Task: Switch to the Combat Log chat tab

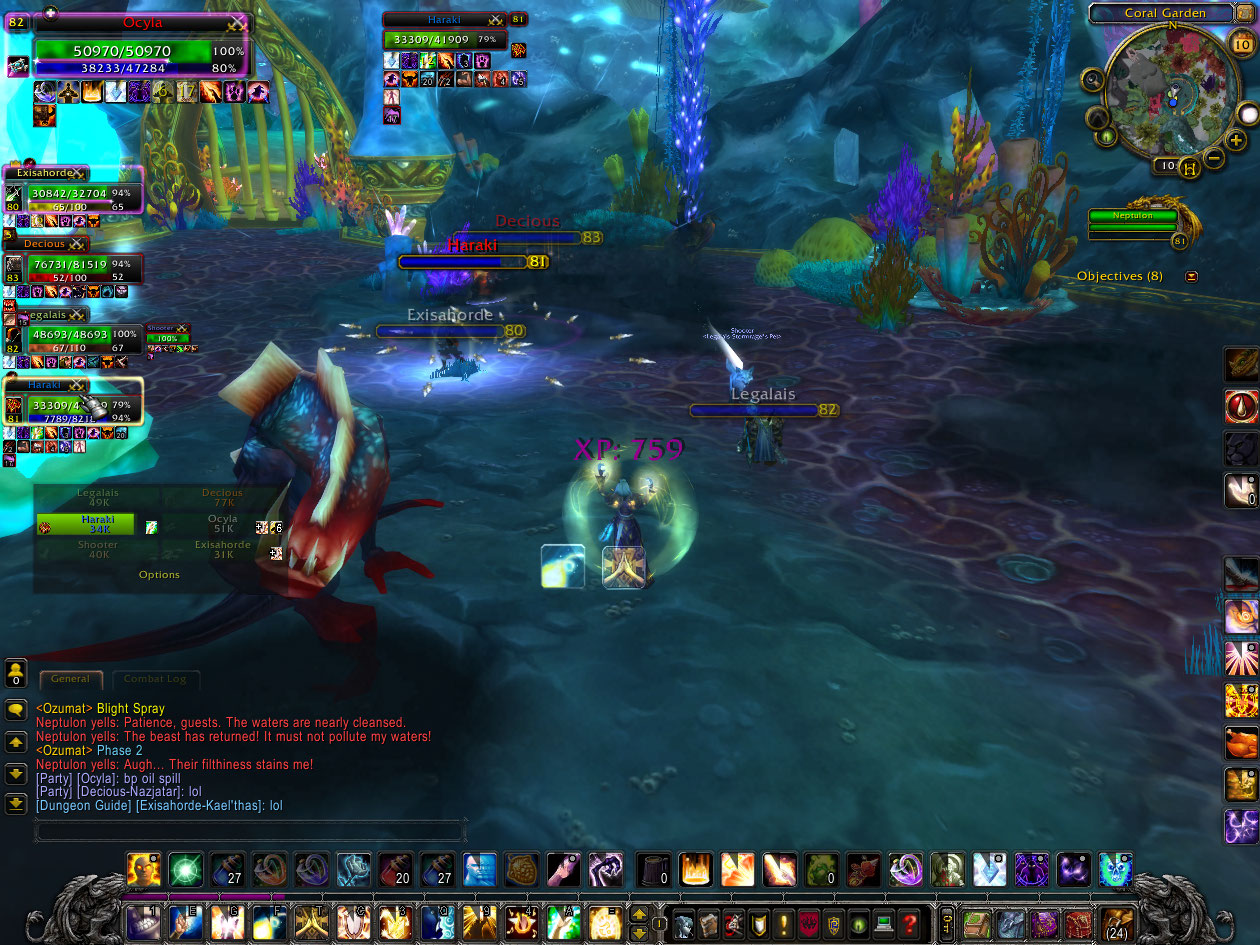Action: 155,679
